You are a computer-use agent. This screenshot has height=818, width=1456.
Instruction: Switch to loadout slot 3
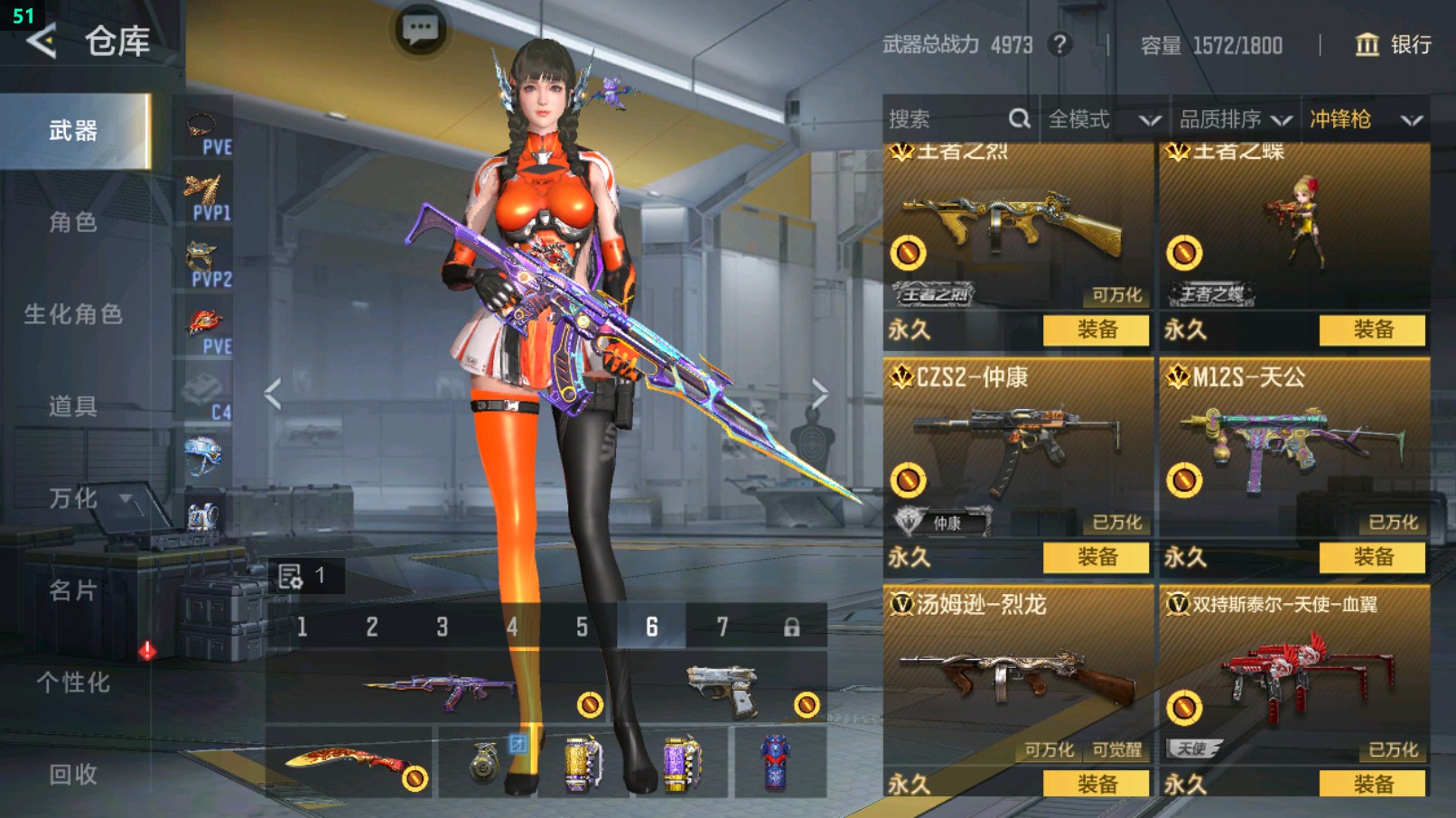[442, 627]
